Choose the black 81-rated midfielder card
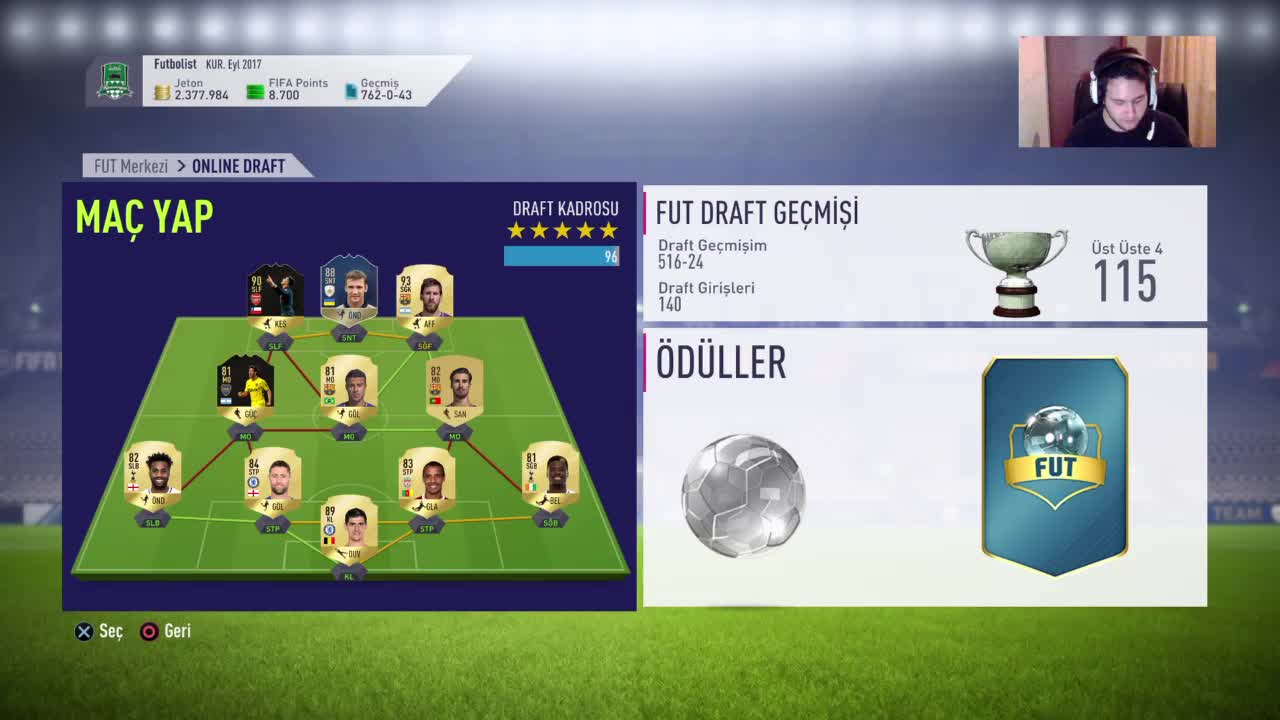Viewport: 1280px width, 720px height. point(246,387)
